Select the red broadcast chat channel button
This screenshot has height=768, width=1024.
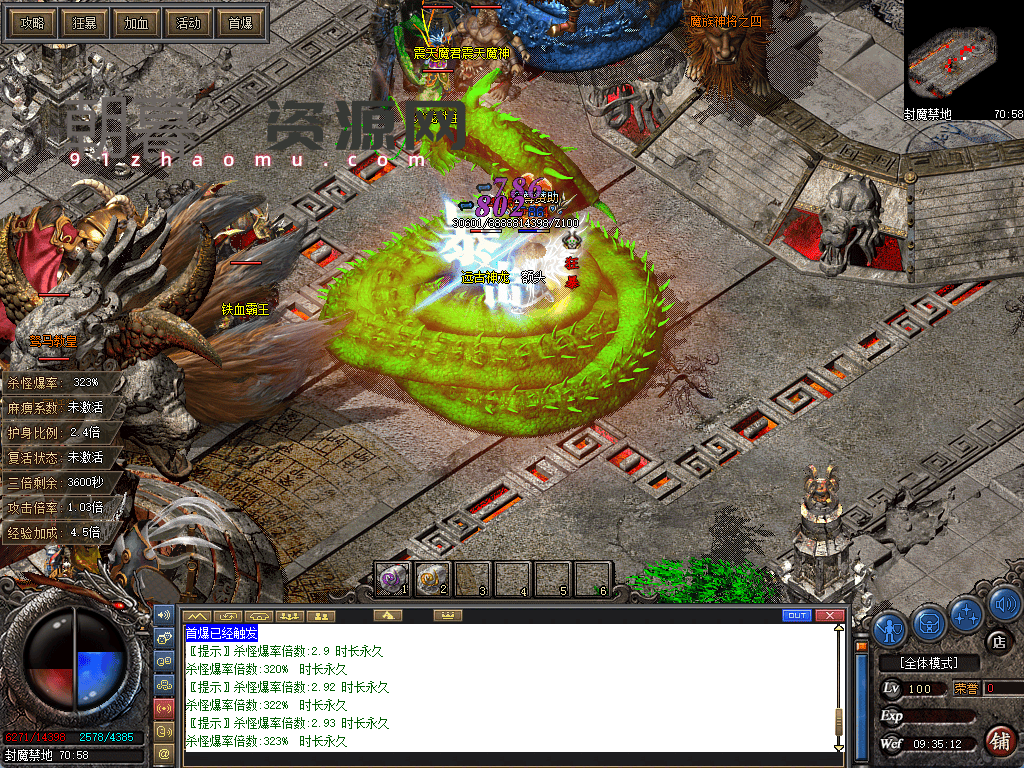(x=164, y=709)
